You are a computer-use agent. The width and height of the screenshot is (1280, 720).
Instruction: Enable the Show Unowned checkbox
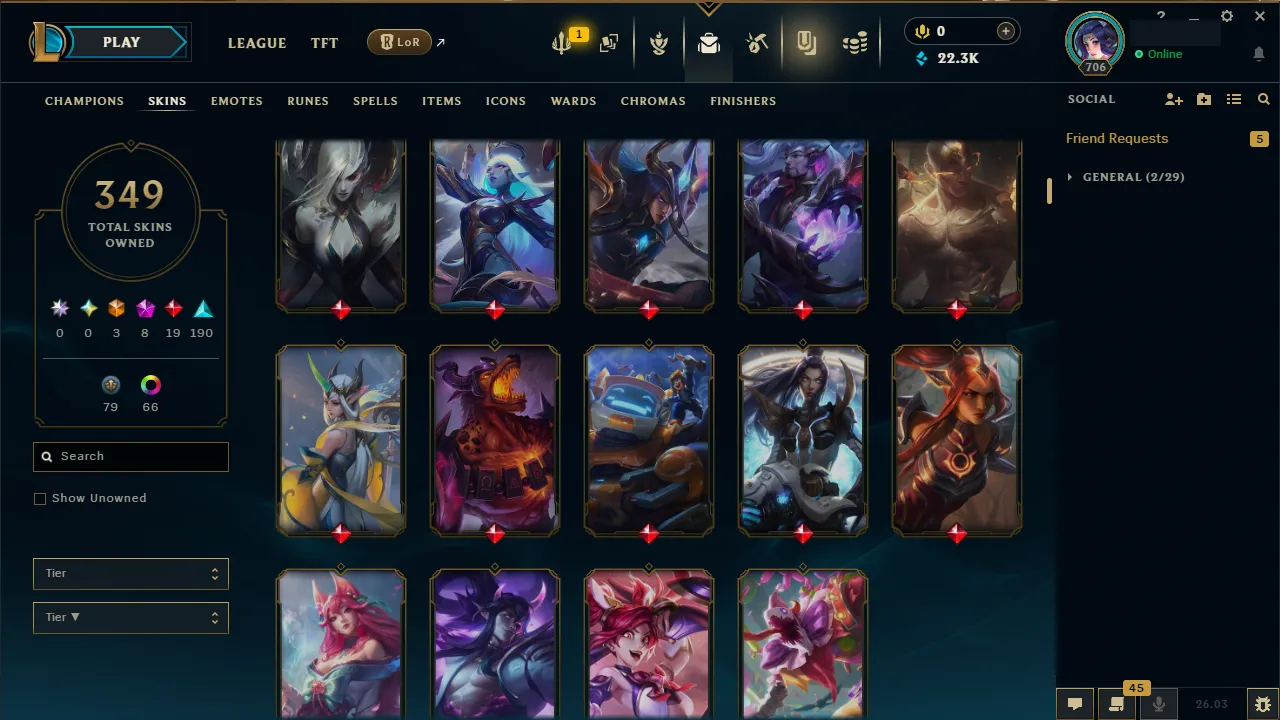[x=40, y=498]
